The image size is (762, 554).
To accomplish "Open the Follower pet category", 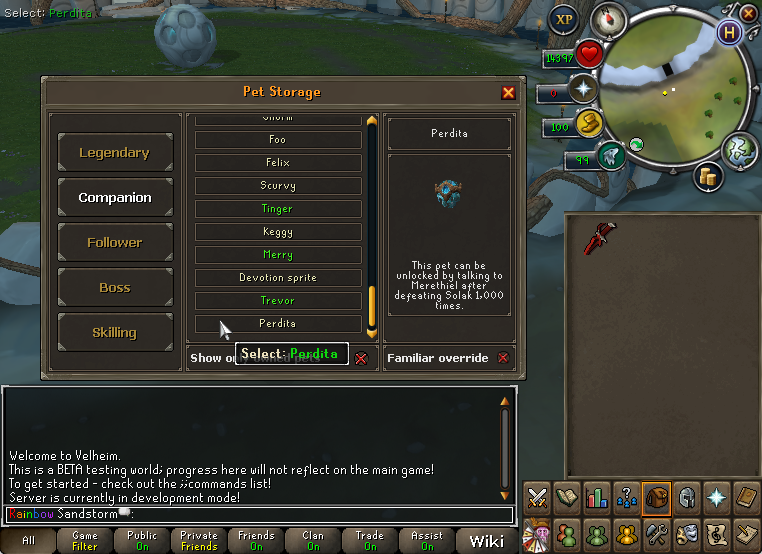I will tap(115, 242).
